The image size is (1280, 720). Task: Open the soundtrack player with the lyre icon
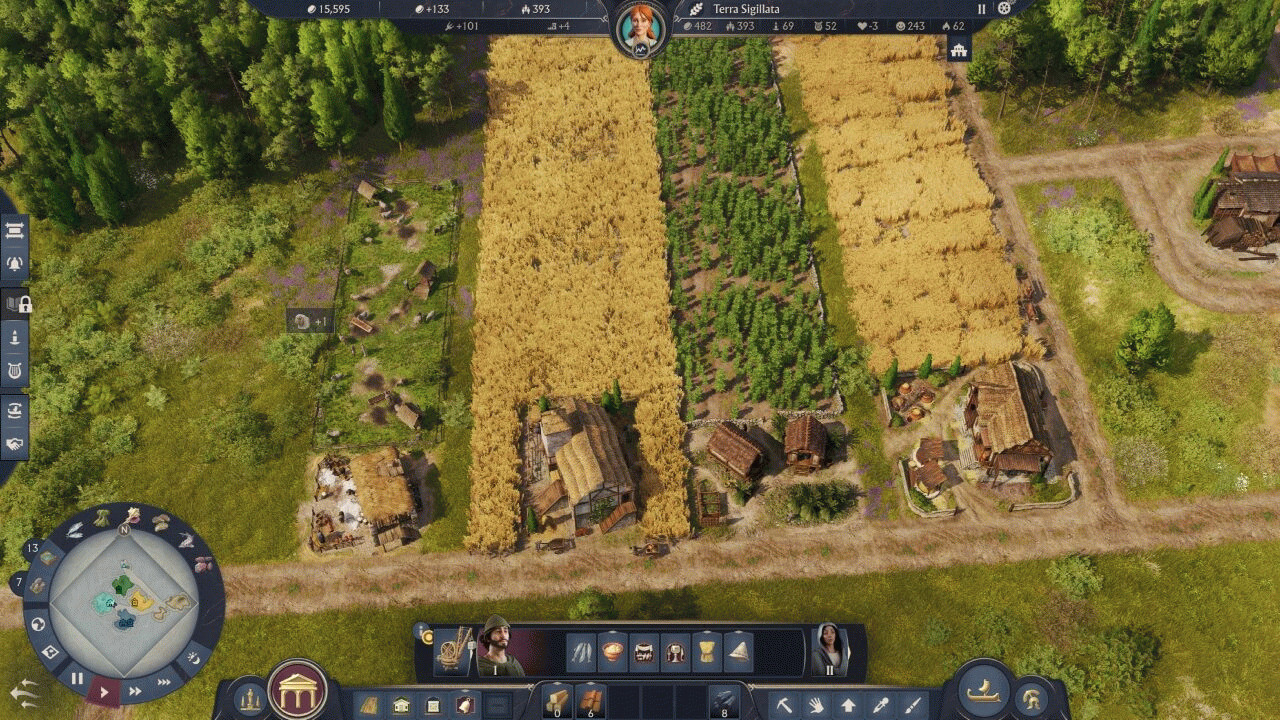point(15,367)
